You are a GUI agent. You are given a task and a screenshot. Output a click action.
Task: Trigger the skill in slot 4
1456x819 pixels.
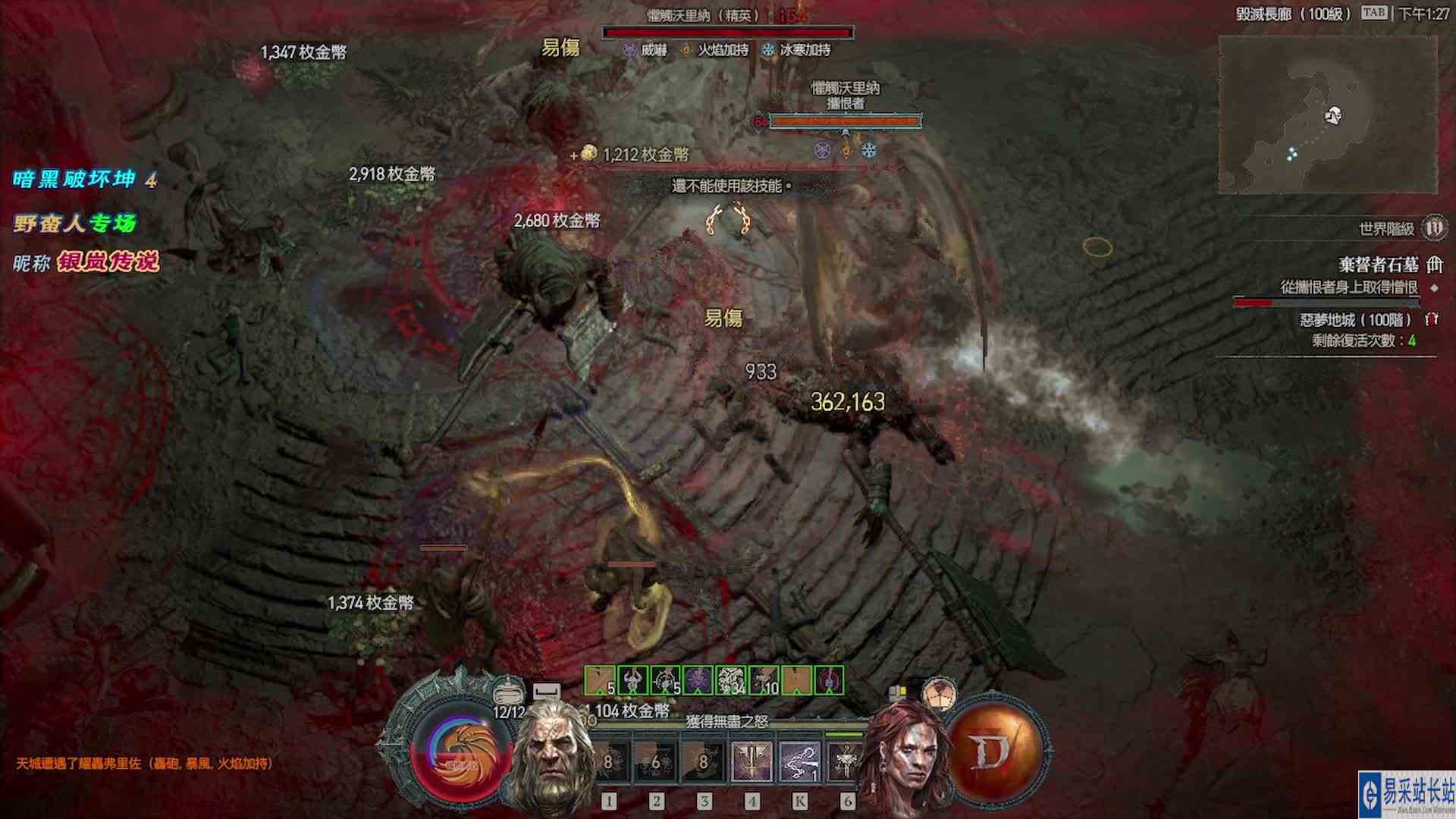coord(752,761)
